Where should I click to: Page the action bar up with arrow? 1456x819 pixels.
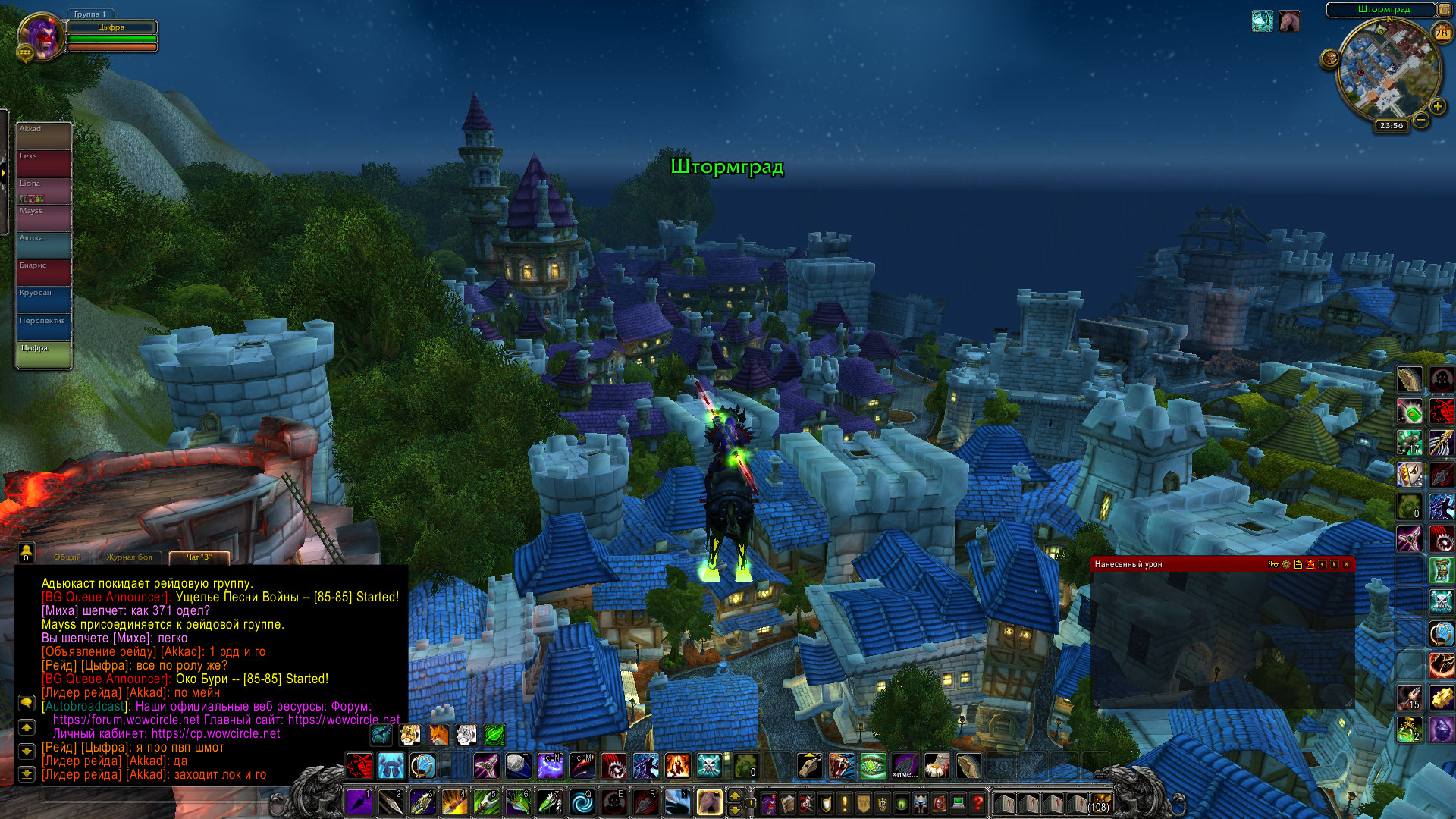pos(735,795)
